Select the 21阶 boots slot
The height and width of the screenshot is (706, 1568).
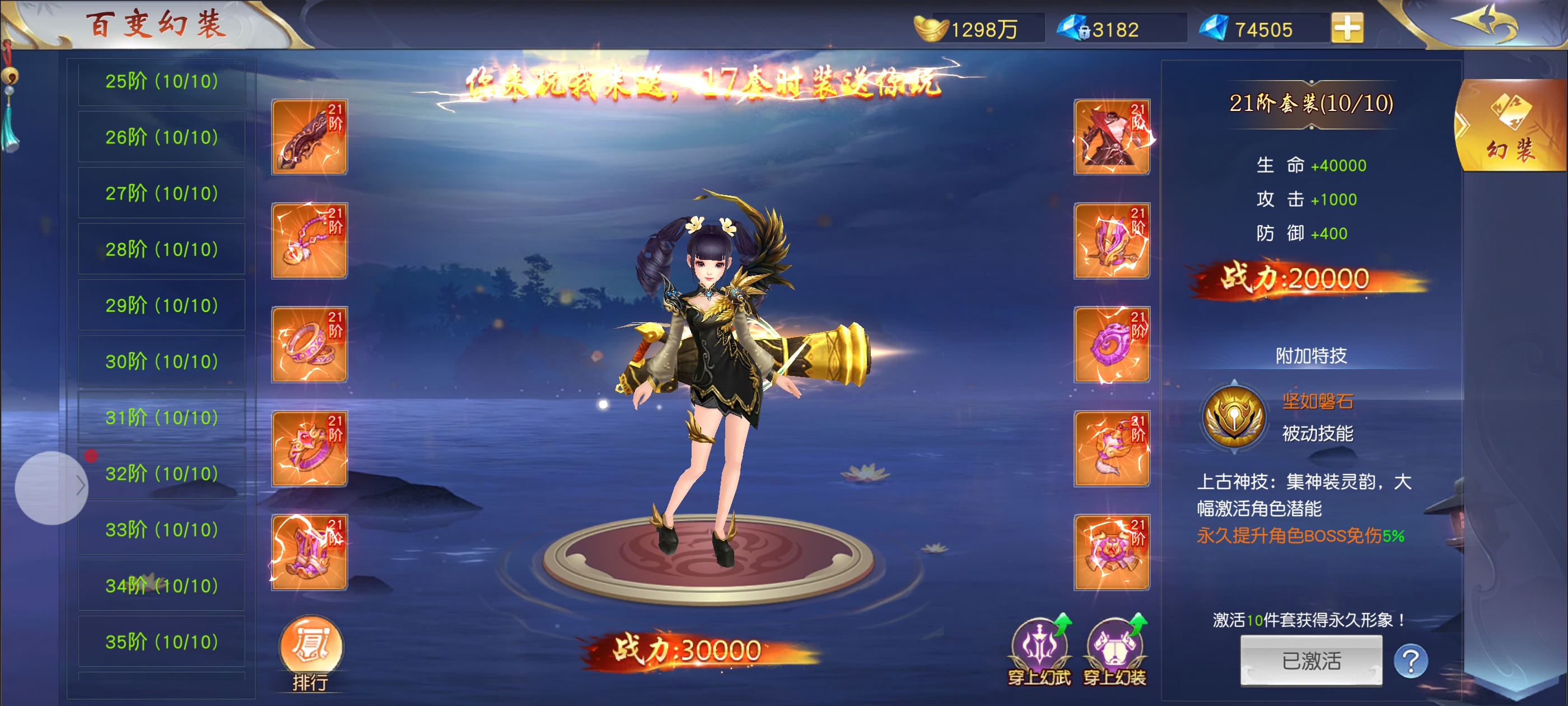point(309,552)
